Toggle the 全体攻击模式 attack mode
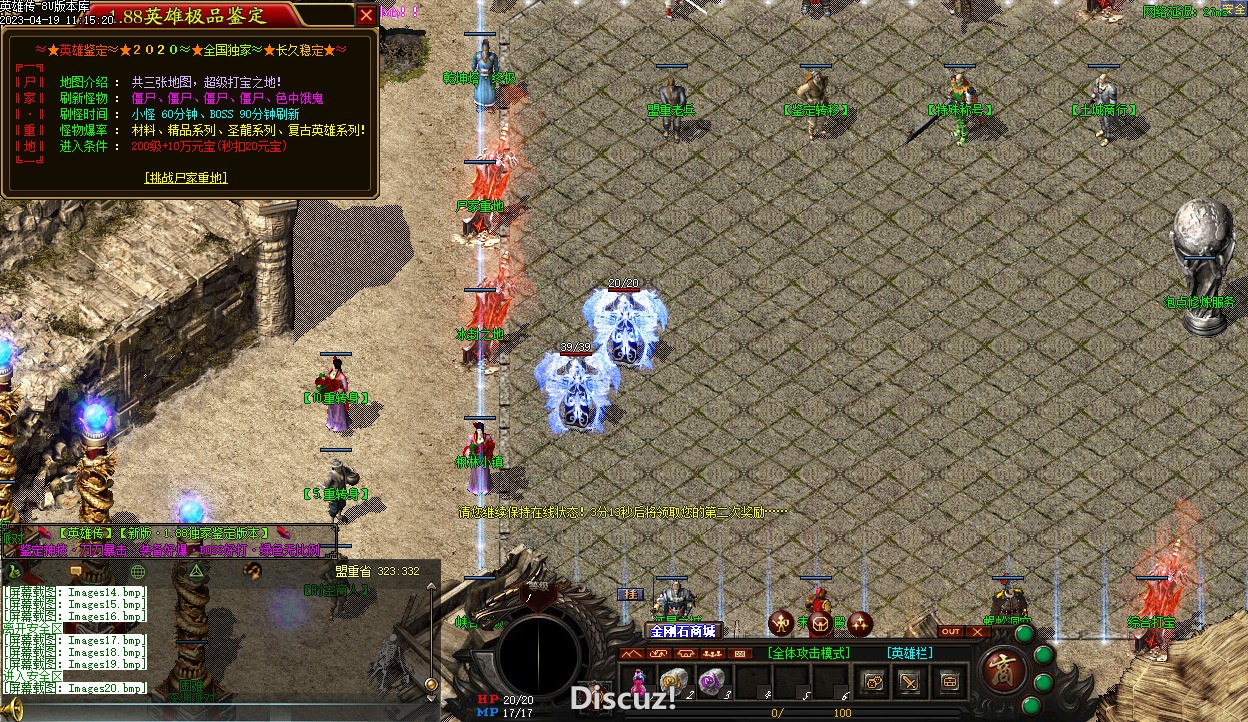 [x=809, y=653]
